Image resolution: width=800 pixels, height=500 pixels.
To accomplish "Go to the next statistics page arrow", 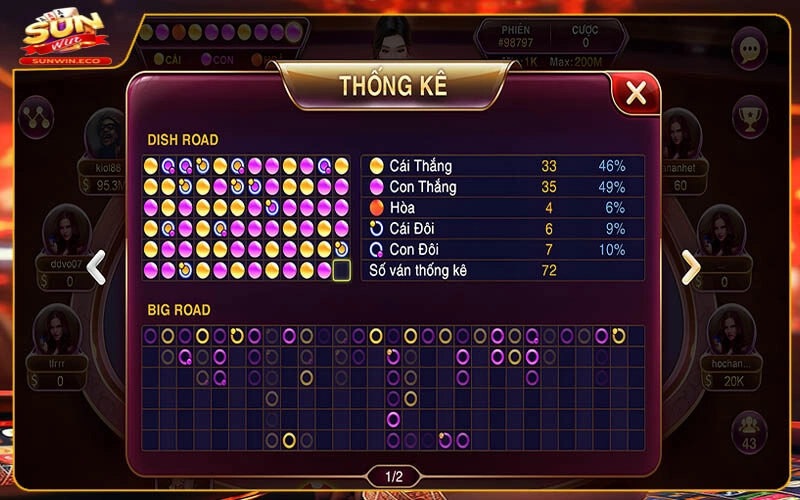I will [691, 266].
